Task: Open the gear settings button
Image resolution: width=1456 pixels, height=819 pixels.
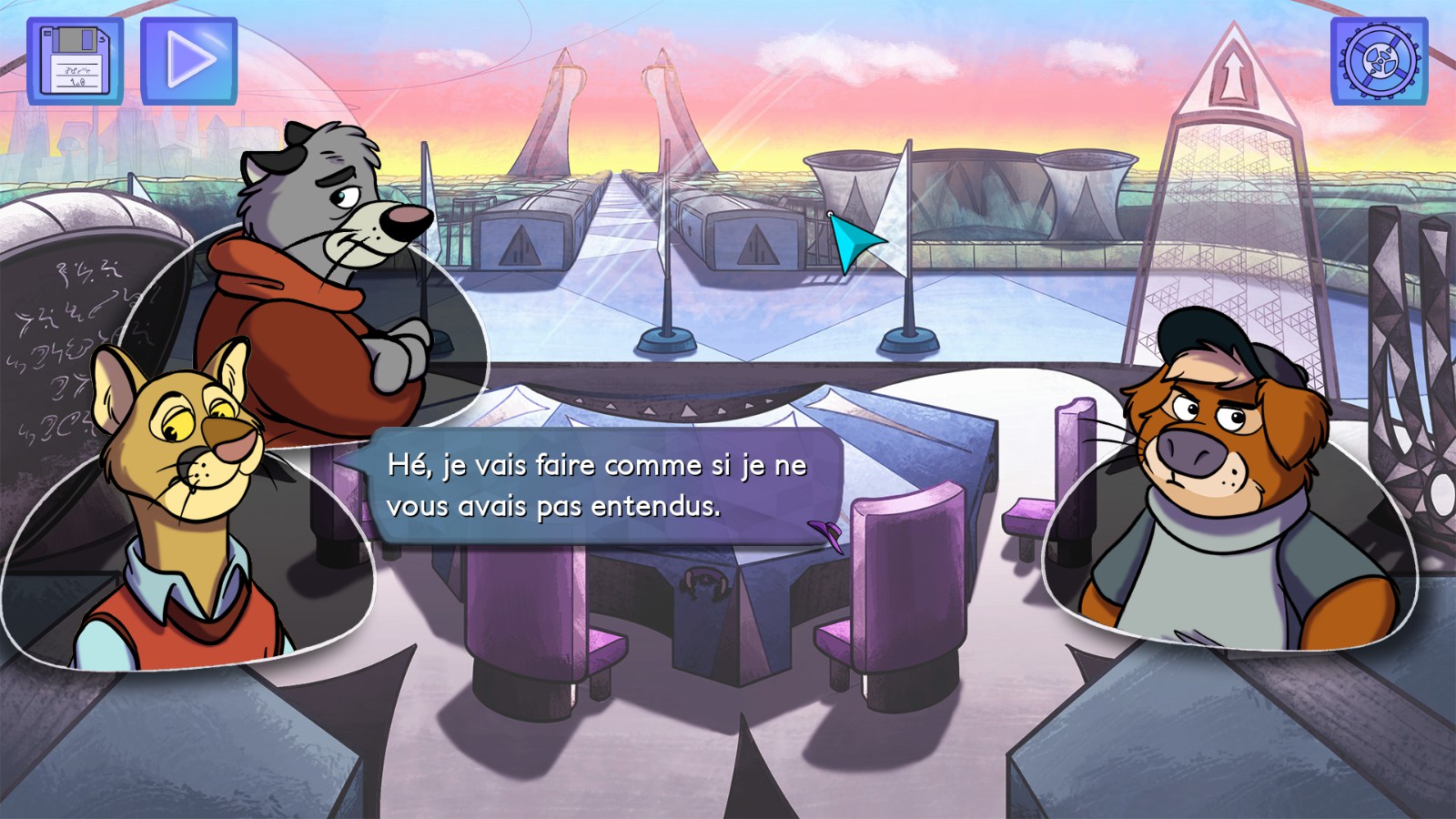Action: coord(1379,61)
